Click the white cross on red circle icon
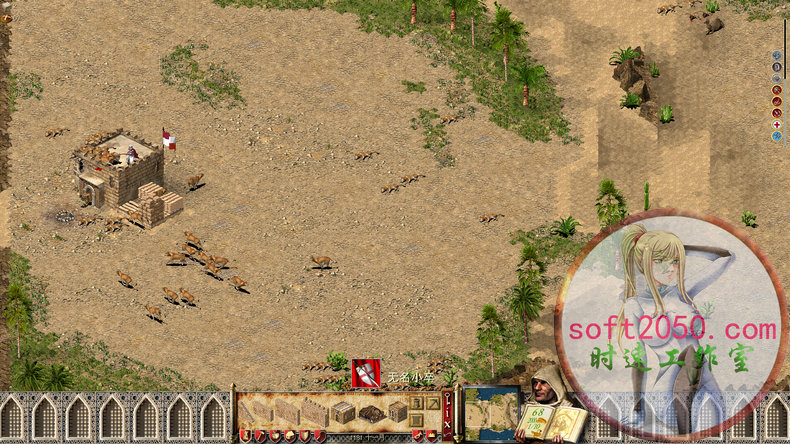This screenshot has width=790, height=444. click(x=777, y=124)
